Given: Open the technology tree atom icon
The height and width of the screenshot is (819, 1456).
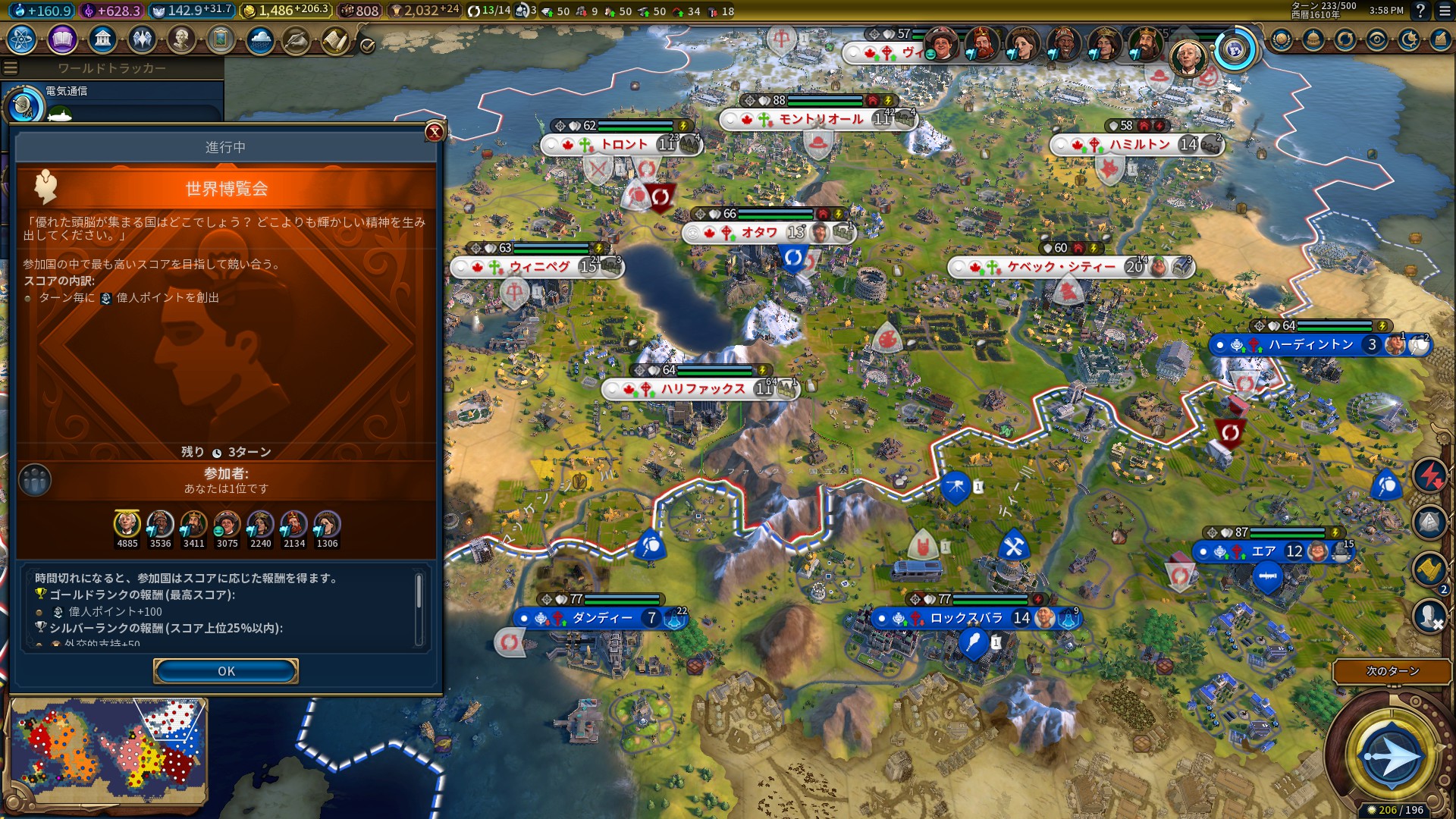Looking at the screenshot, I should (22, 39).
